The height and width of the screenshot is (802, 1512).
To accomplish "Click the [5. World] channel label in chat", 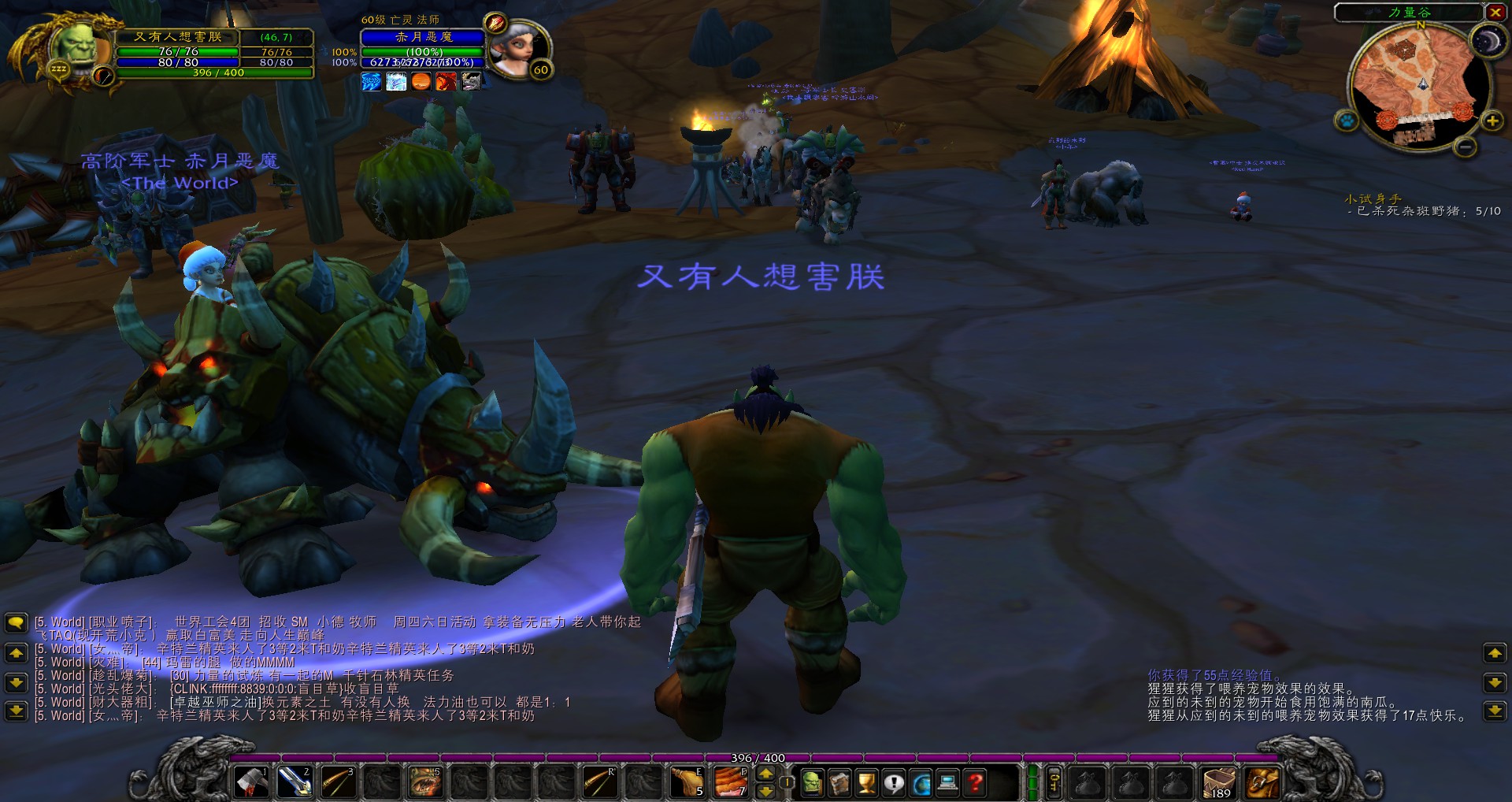I will [x=59, y=622].
